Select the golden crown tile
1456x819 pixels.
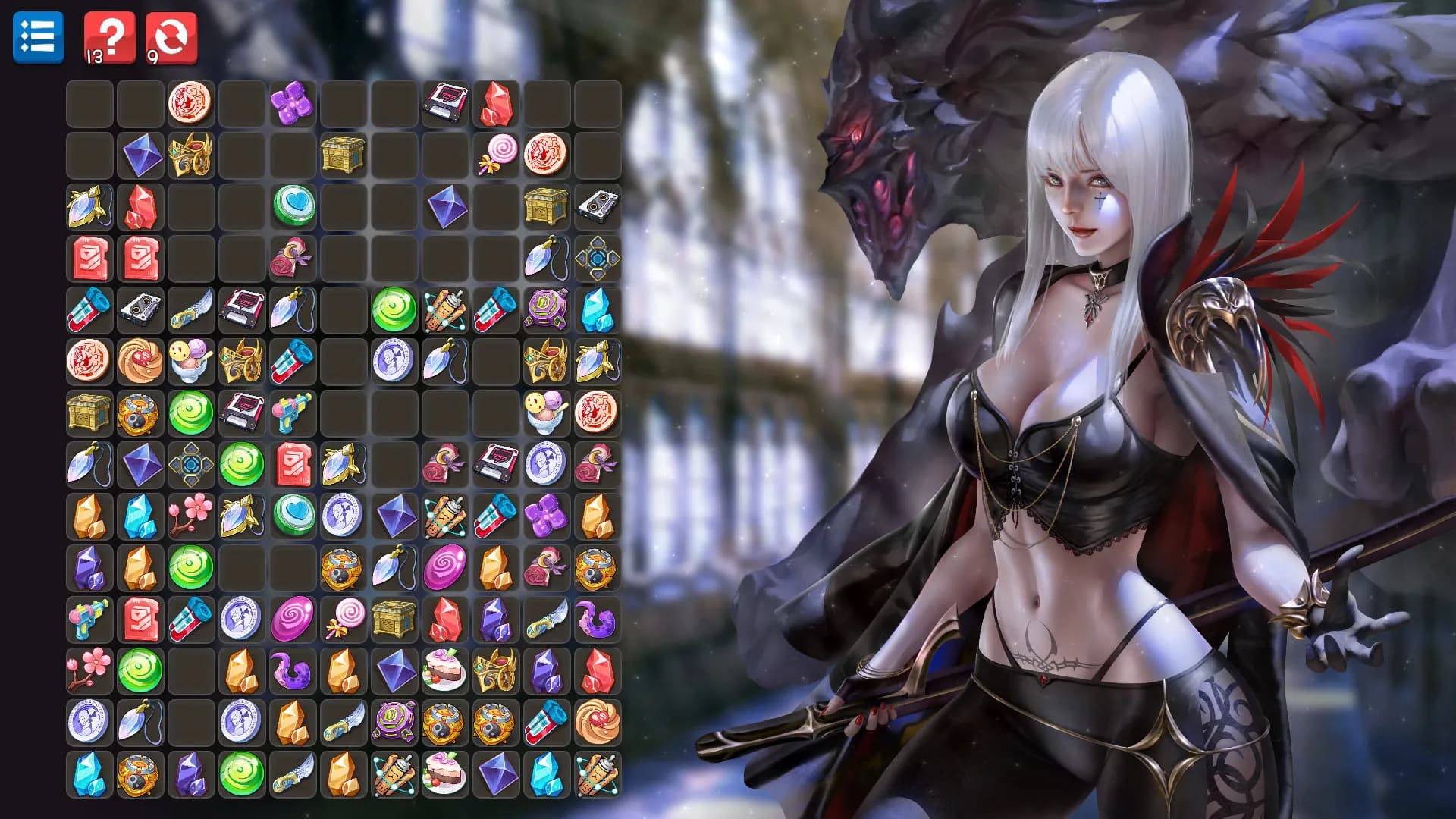pyautogui.click(x=190, y=152)
